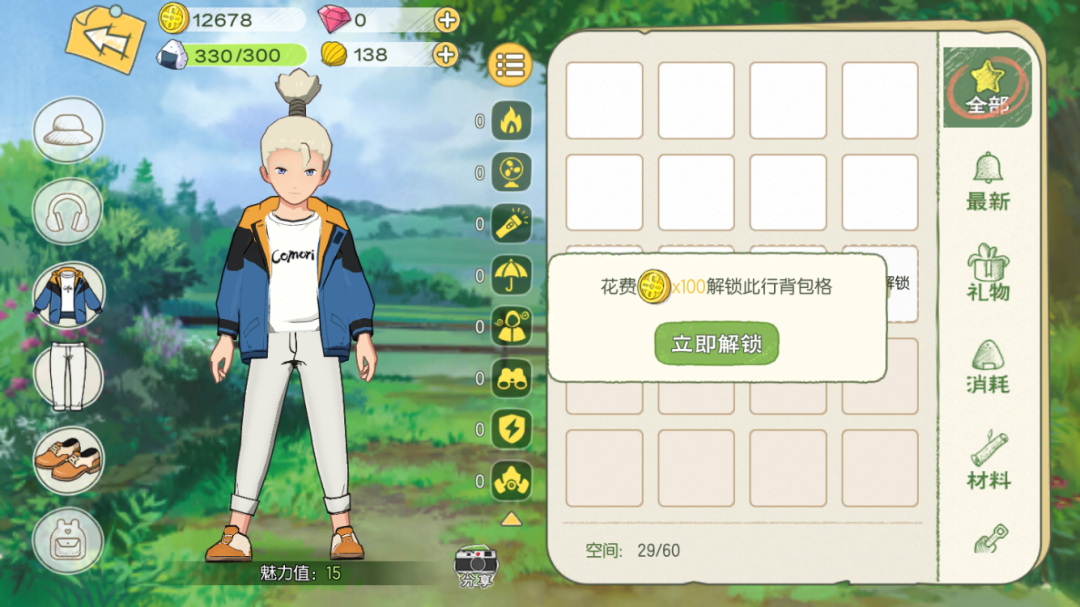Tap the 立即解锁 unlock button
1080x607 pixels.
716,344
